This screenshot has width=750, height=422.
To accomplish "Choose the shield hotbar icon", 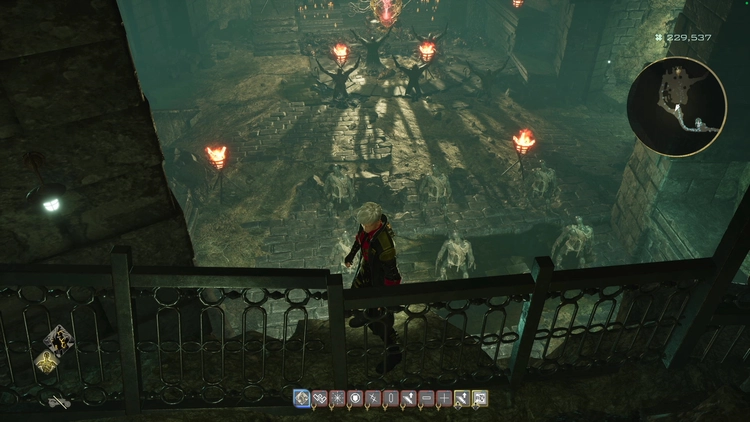I will pos(355,398).
